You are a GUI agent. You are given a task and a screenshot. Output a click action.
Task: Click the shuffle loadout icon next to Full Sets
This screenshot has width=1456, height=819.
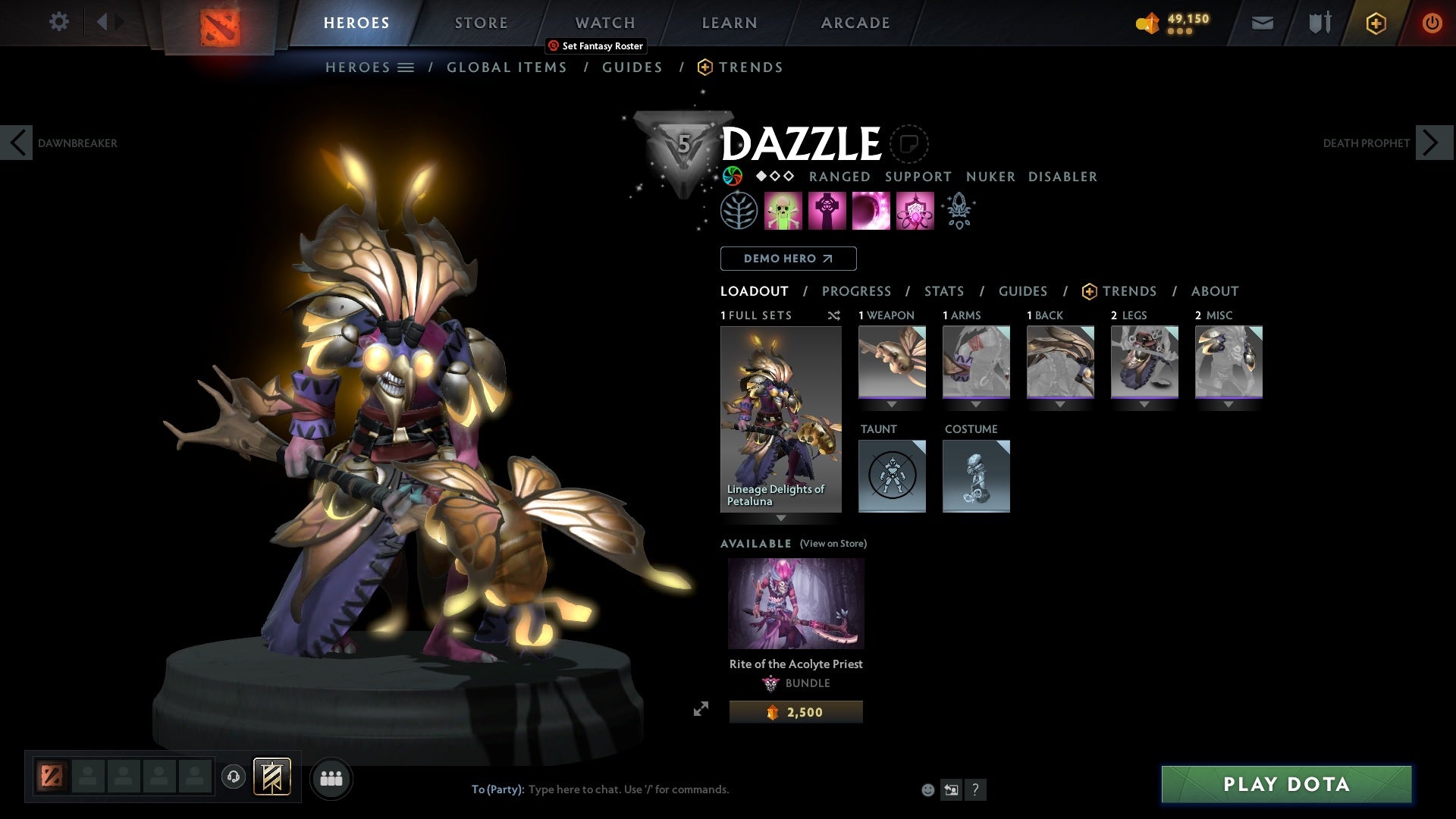coord(834,315)
